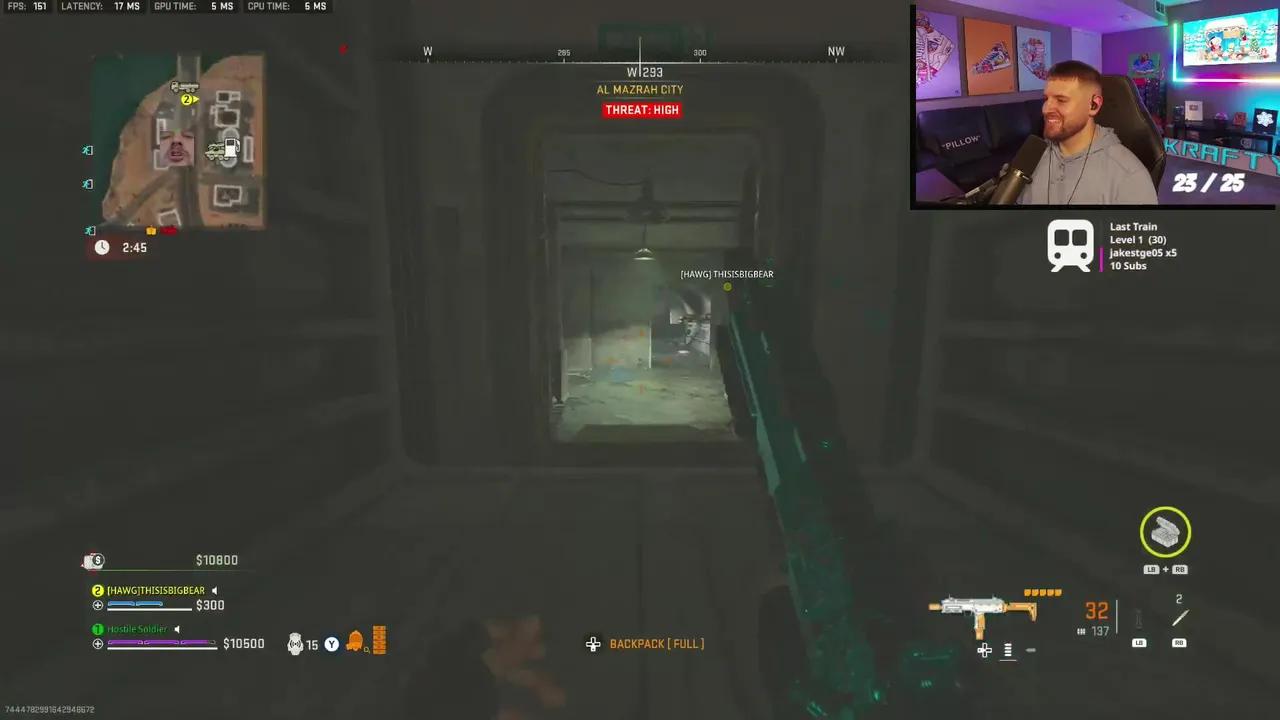Viewport: 1280px width, 720px height.
Task: Select the MP7 weapon icon
Action: click(x=985, y=610)
